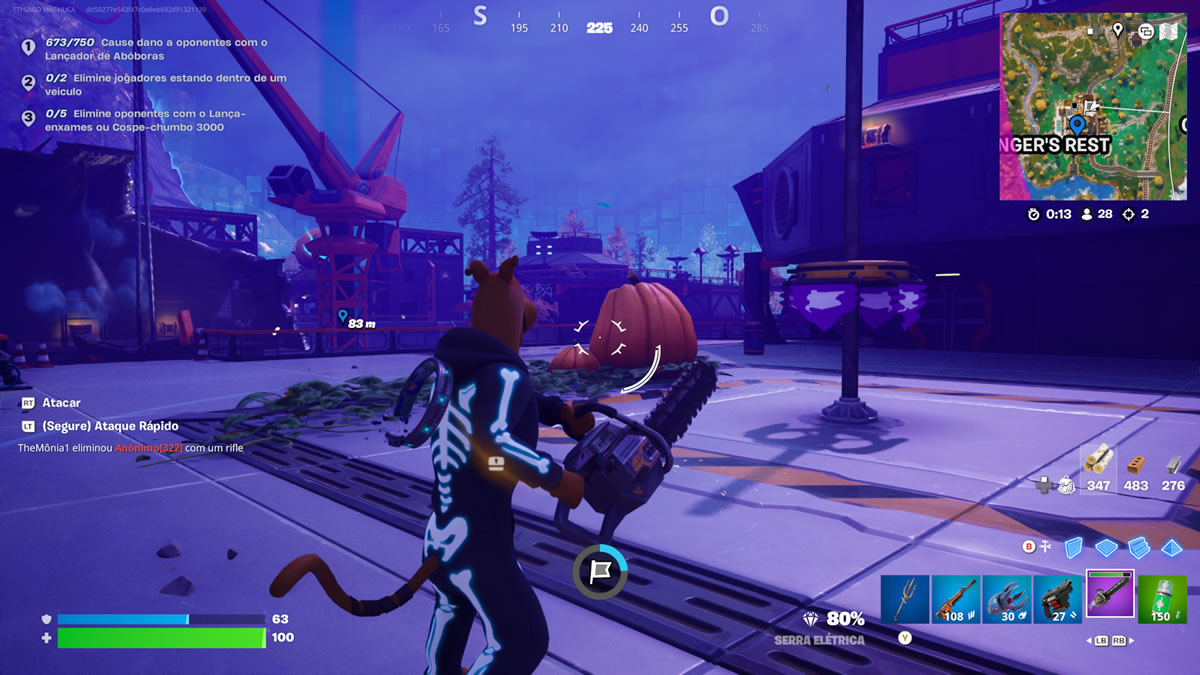Click the blue pin marker on minimap
Viewport: 1200px width, 675px height.
click(1077, 125)
